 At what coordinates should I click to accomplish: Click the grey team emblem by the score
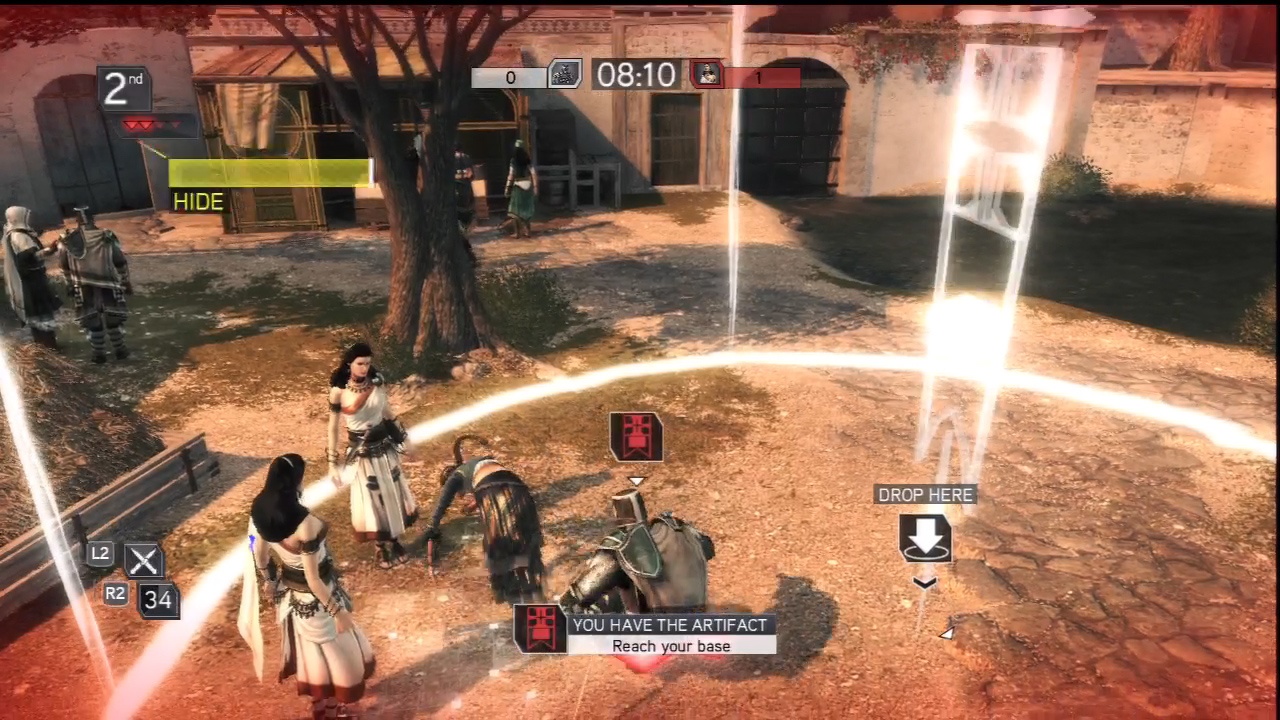(x=565, y=74)
